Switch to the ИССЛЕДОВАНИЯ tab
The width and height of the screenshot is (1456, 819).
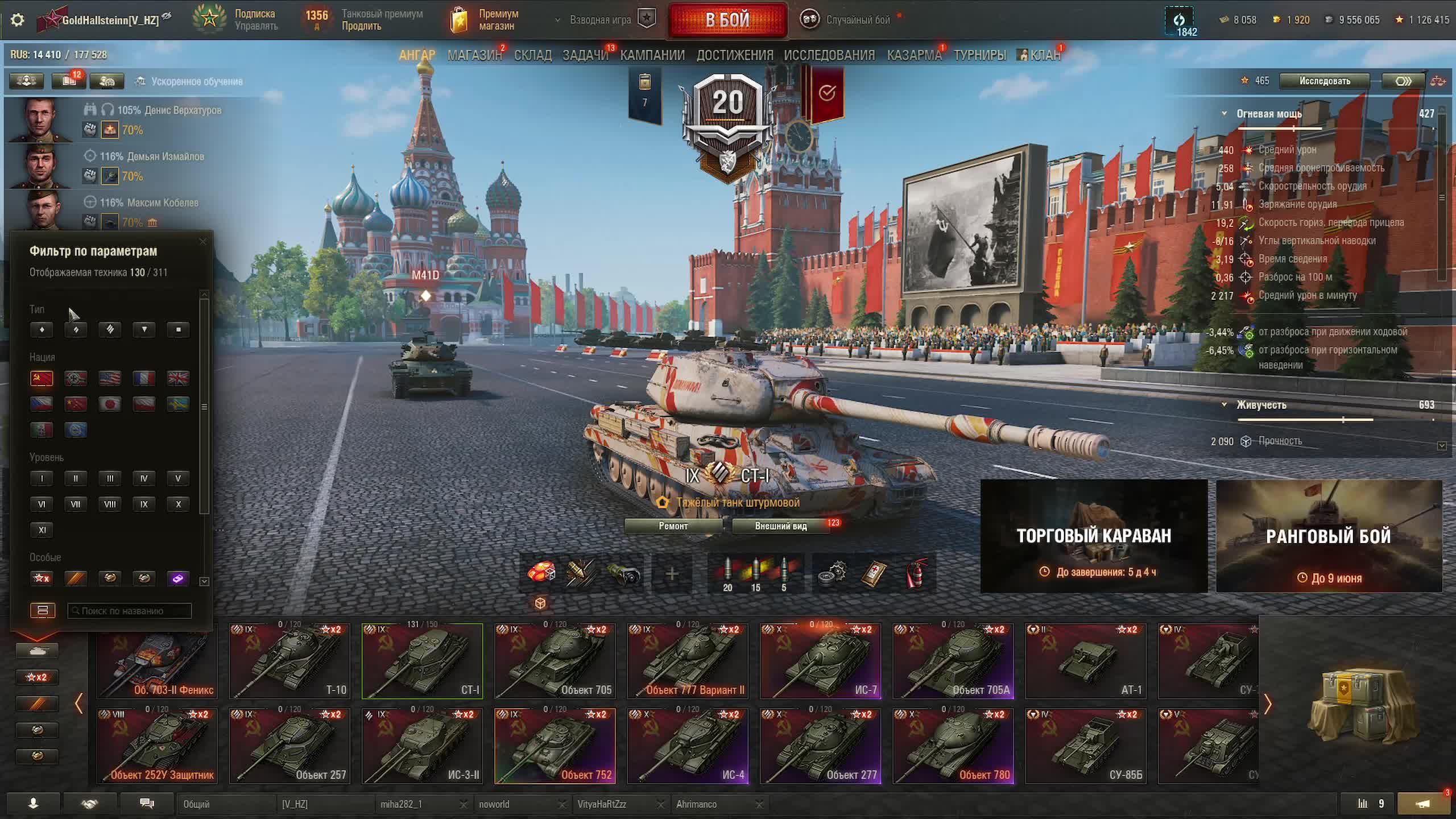[x=829, y=55]
